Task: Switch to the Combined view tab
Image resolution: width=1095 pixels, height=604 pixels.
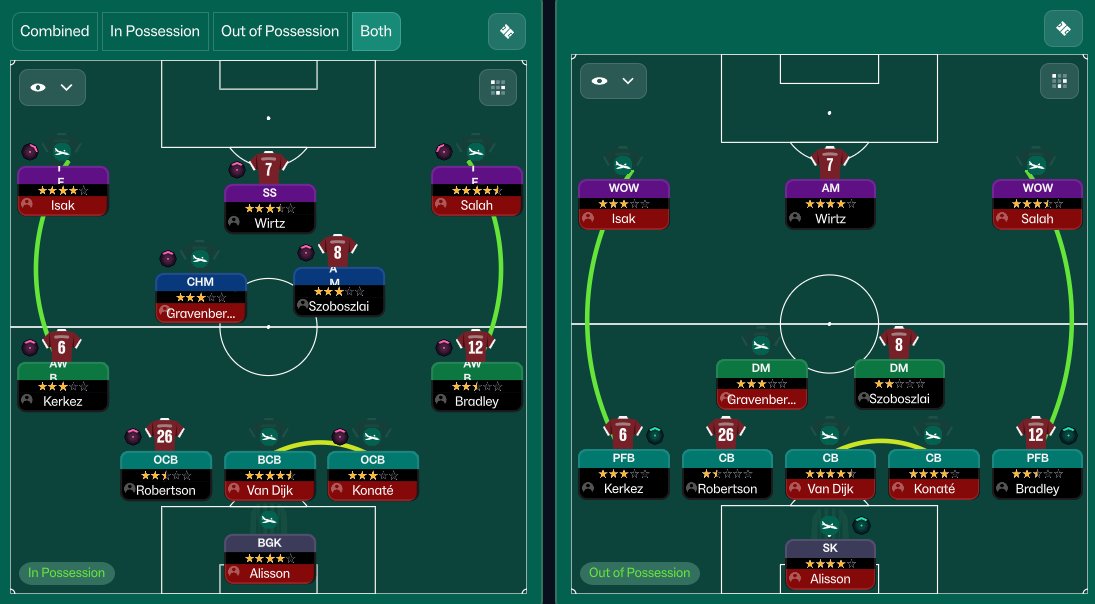Action: (55, 31)
